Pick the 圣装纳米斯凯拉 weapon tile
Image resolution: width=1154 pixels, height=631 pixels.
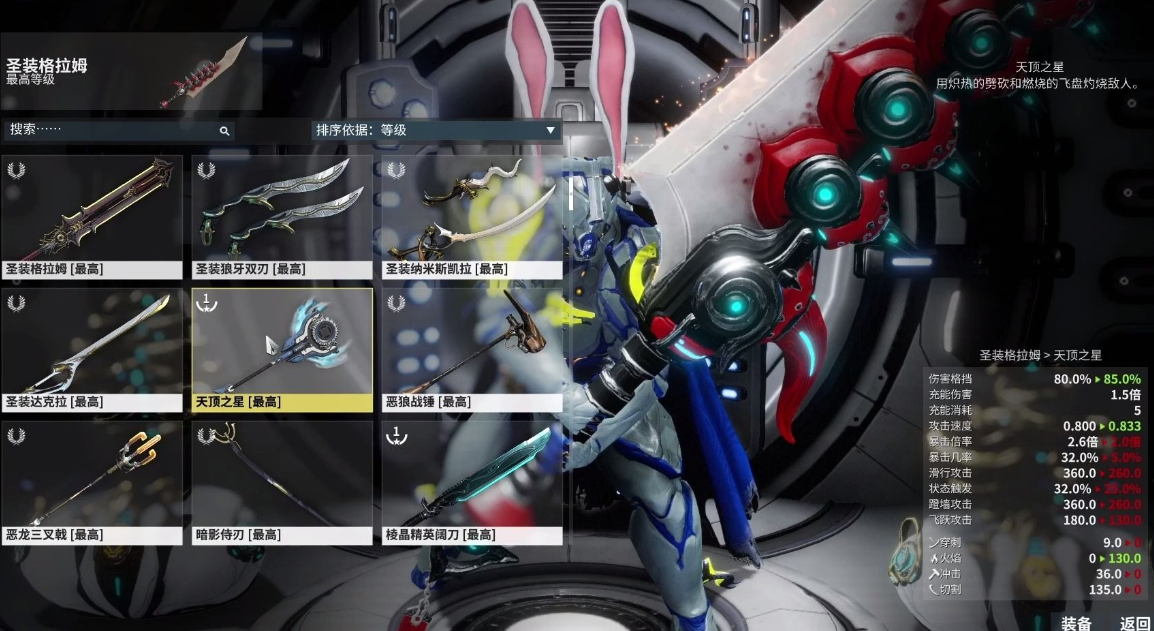(x=472, y=215)
